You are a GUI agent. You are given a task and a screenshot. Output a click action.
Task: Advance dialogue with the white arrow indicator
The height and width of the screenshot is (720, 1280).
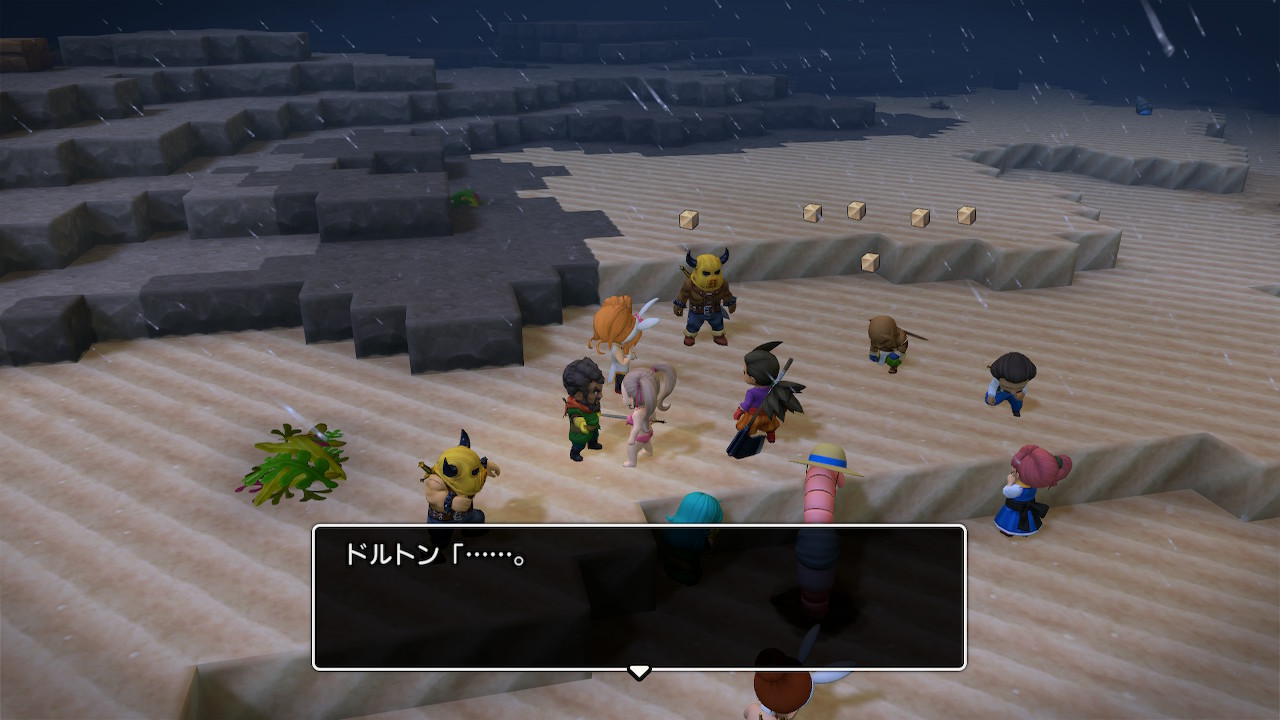[639, 671]
